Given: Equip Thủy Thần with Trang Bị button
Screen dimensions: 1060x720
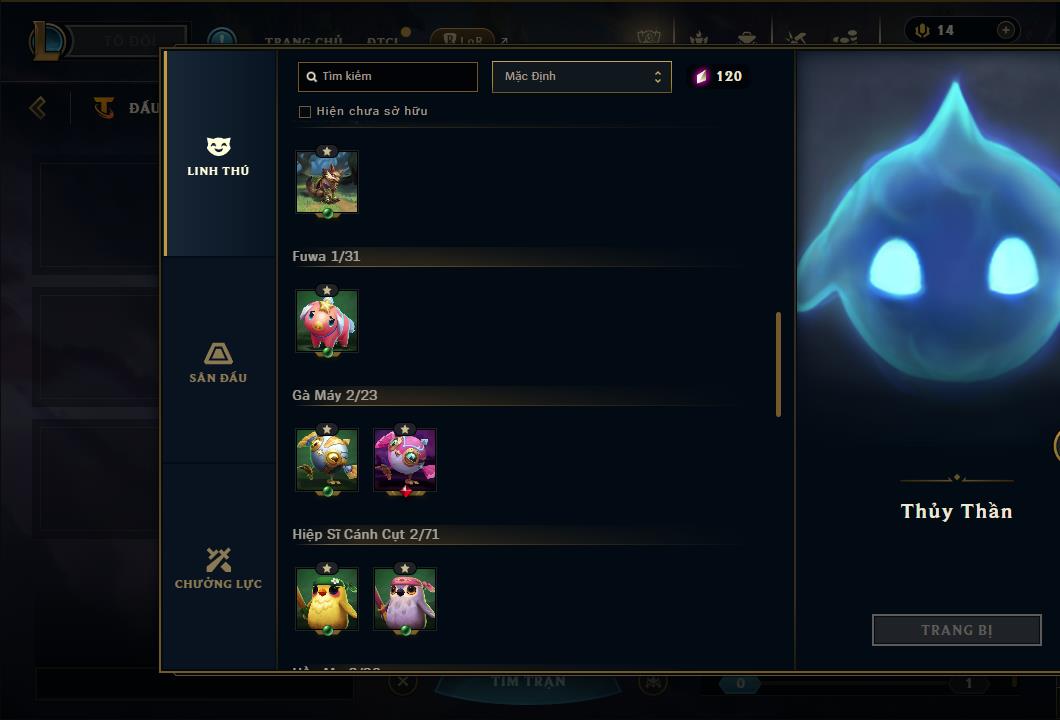Looking at the screenshot, I should [956, 630].
